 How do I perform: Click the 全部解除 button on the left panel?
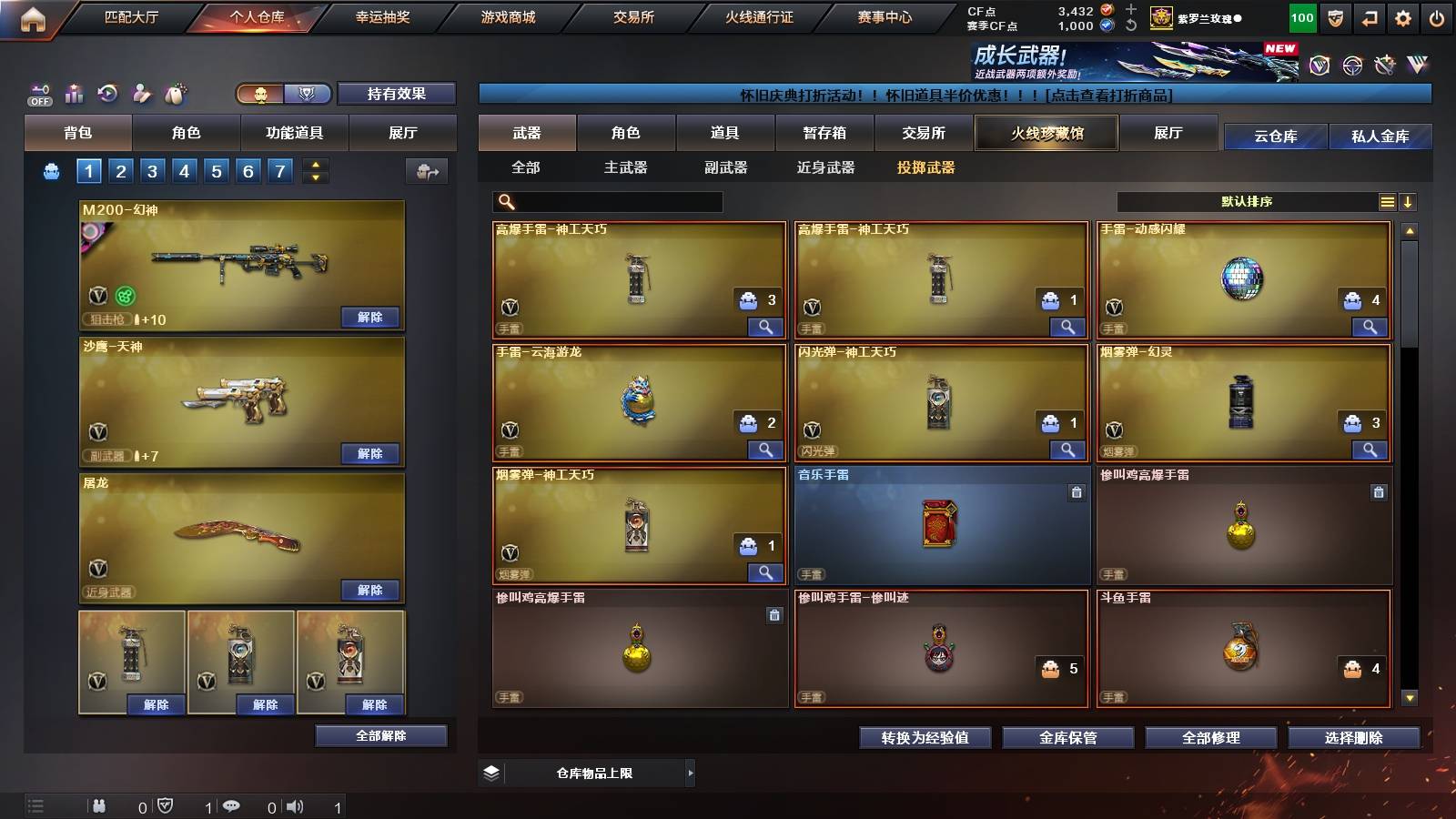click(379, 735)
